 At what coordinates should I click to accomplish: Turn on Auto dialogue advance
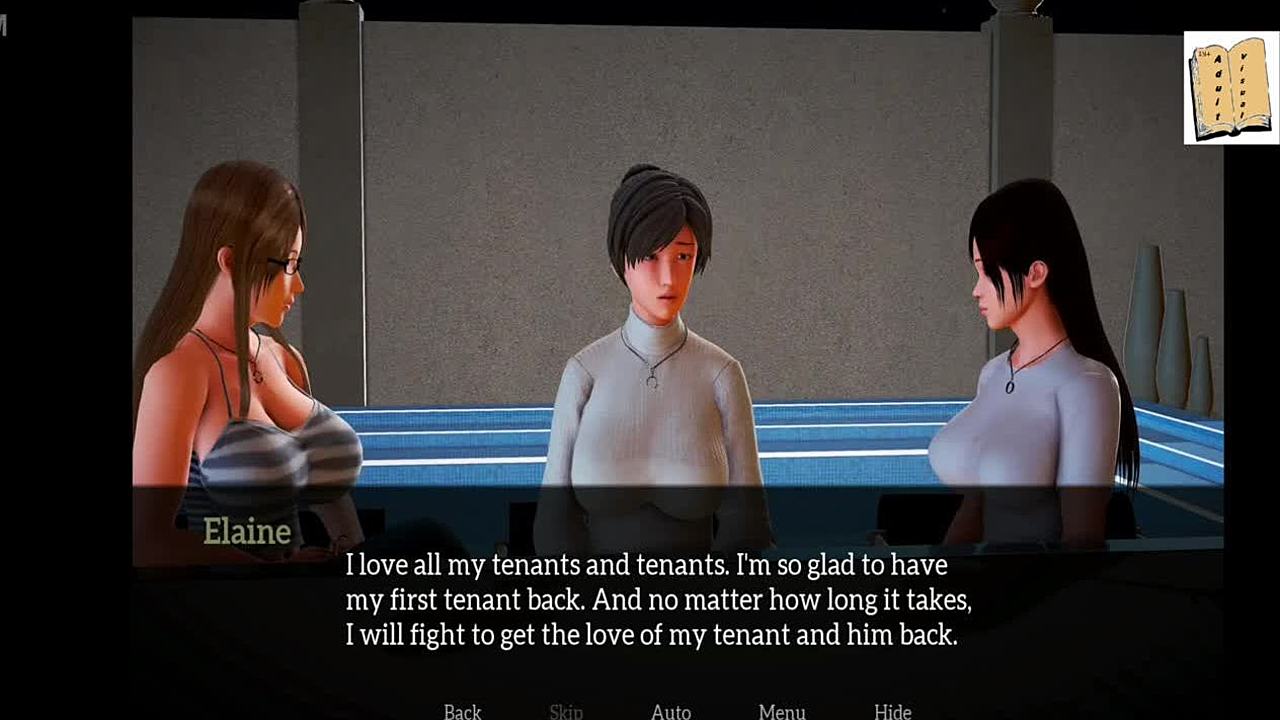[x=671, y=711]
